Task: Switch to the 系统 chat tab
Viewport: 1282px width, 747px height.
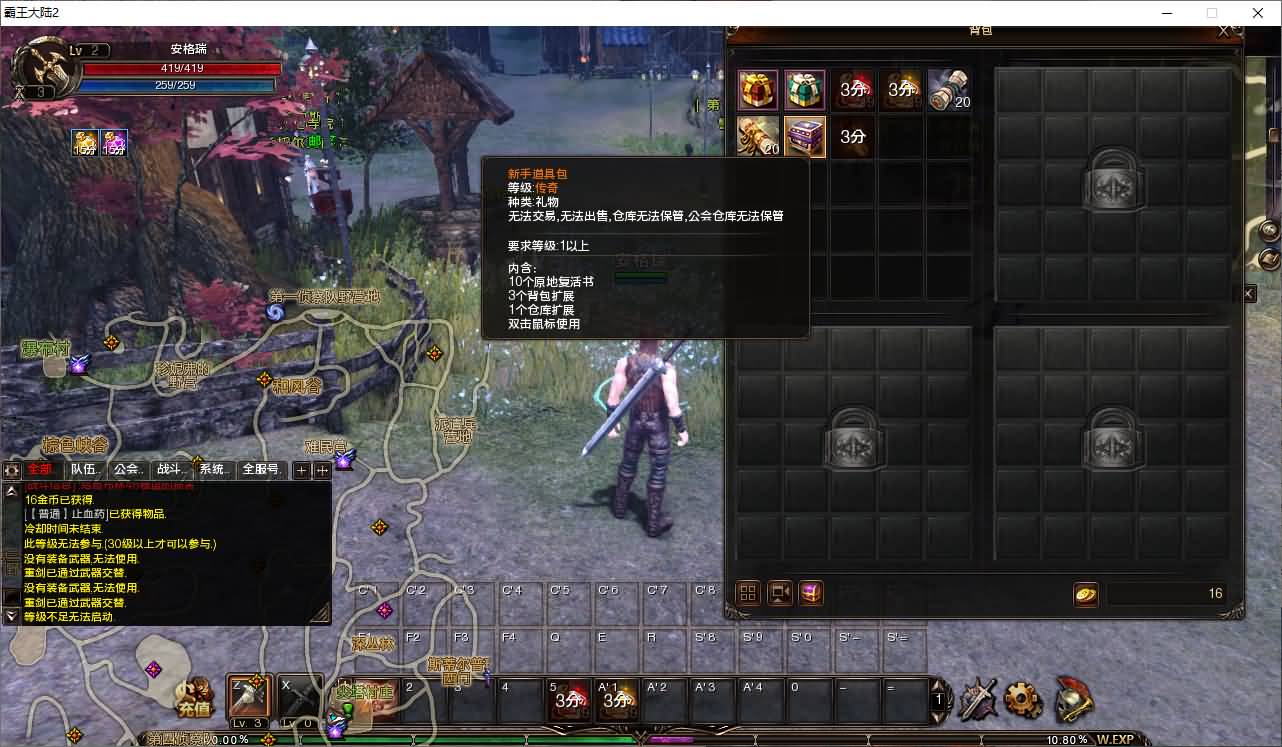Action: [x=211, y=468]
